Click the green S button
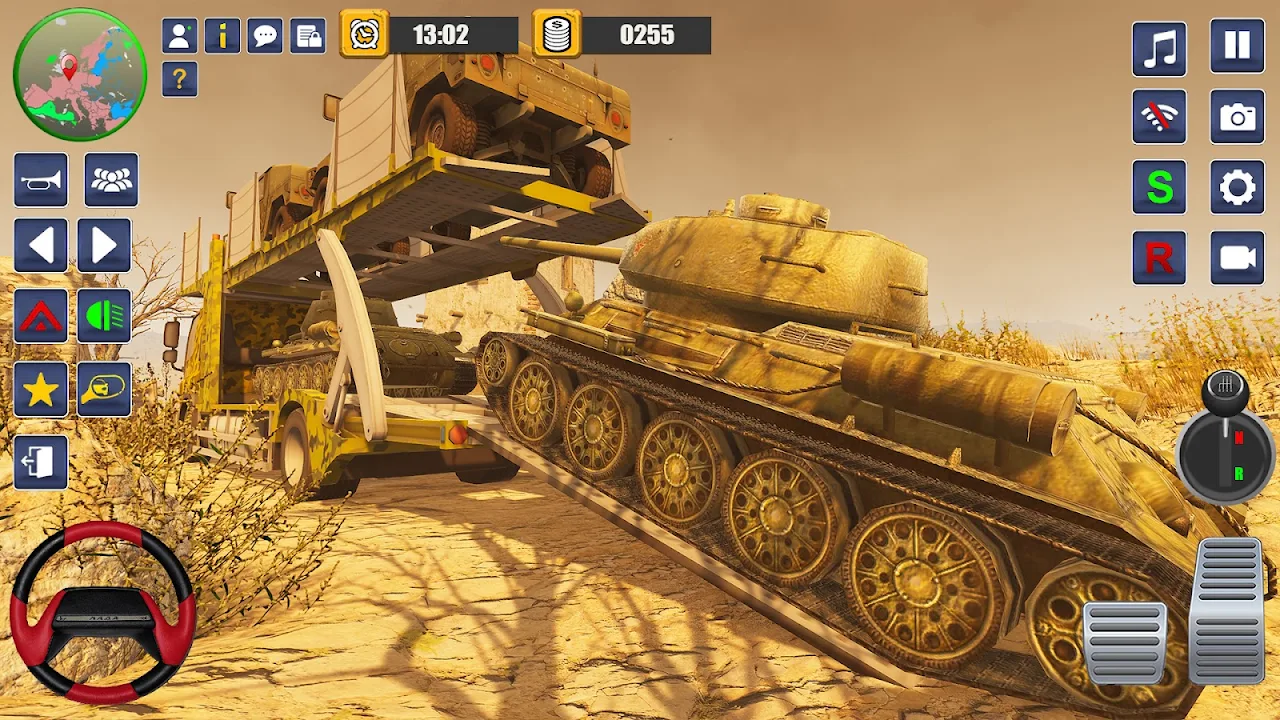The width and height of the screenshot is (1280, 720). point(1159,187)
